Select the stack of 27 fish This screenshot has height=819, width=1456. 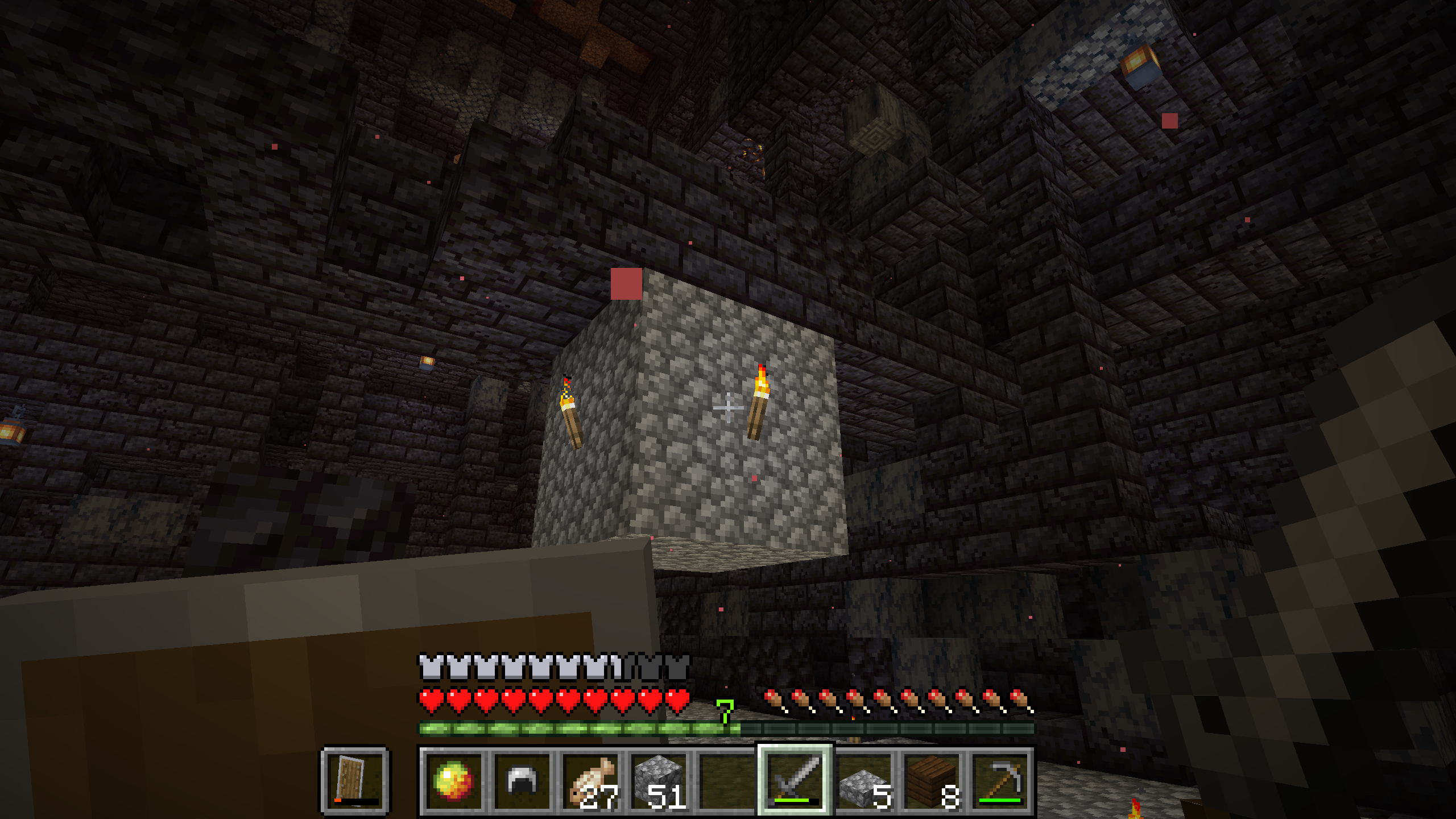click(x=590, y=780)
